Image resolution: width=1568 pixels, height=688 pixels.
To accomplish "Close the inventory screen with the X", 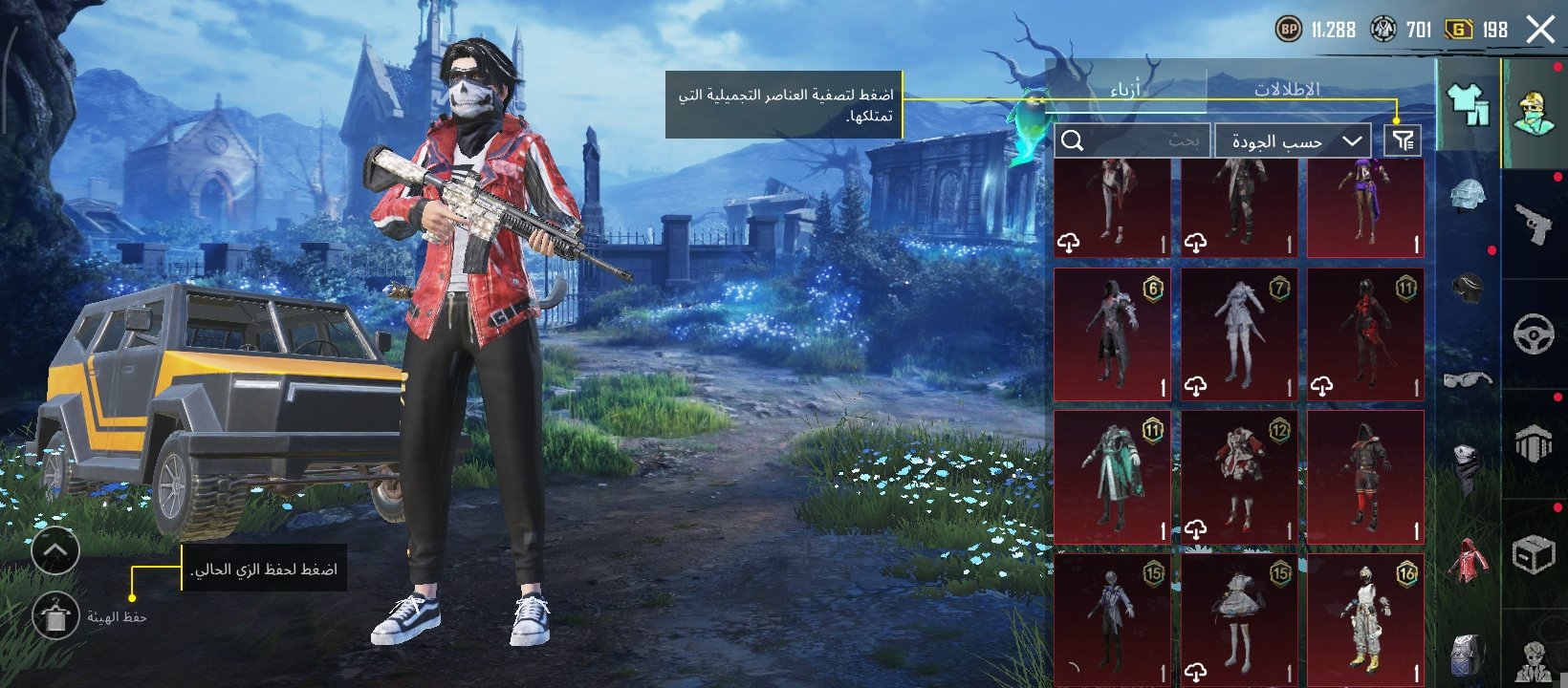I will pos(1540,30).
